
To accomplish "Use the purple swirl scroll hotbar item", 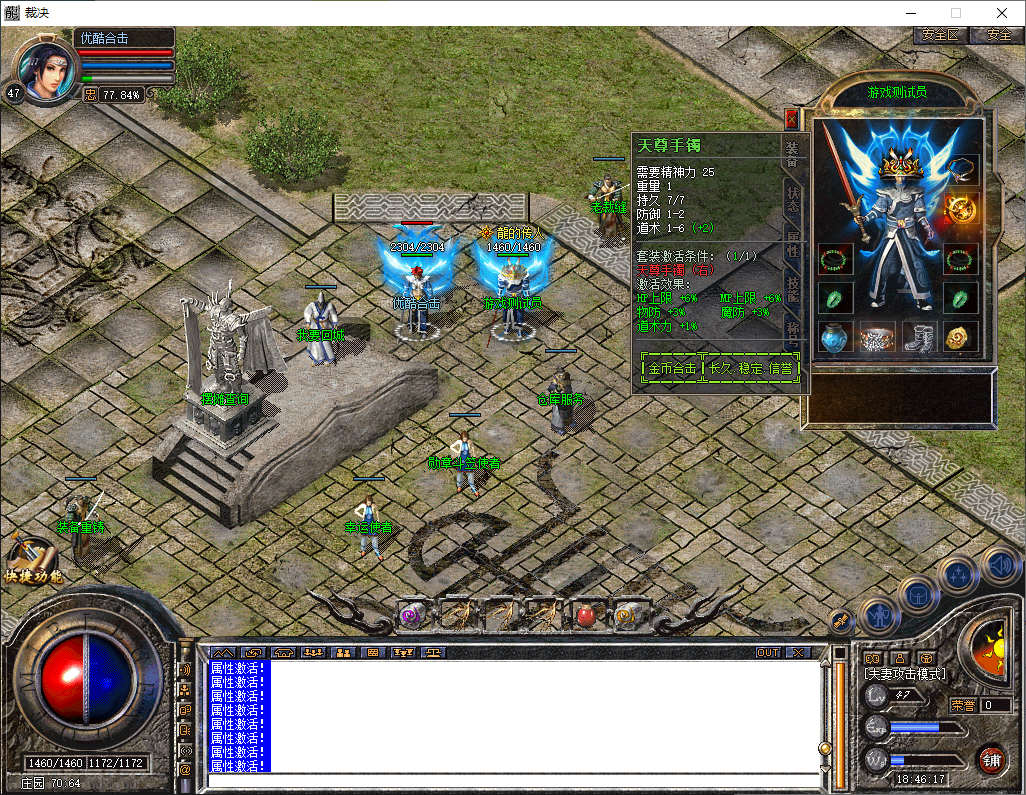I will click(x=411, y=616).
